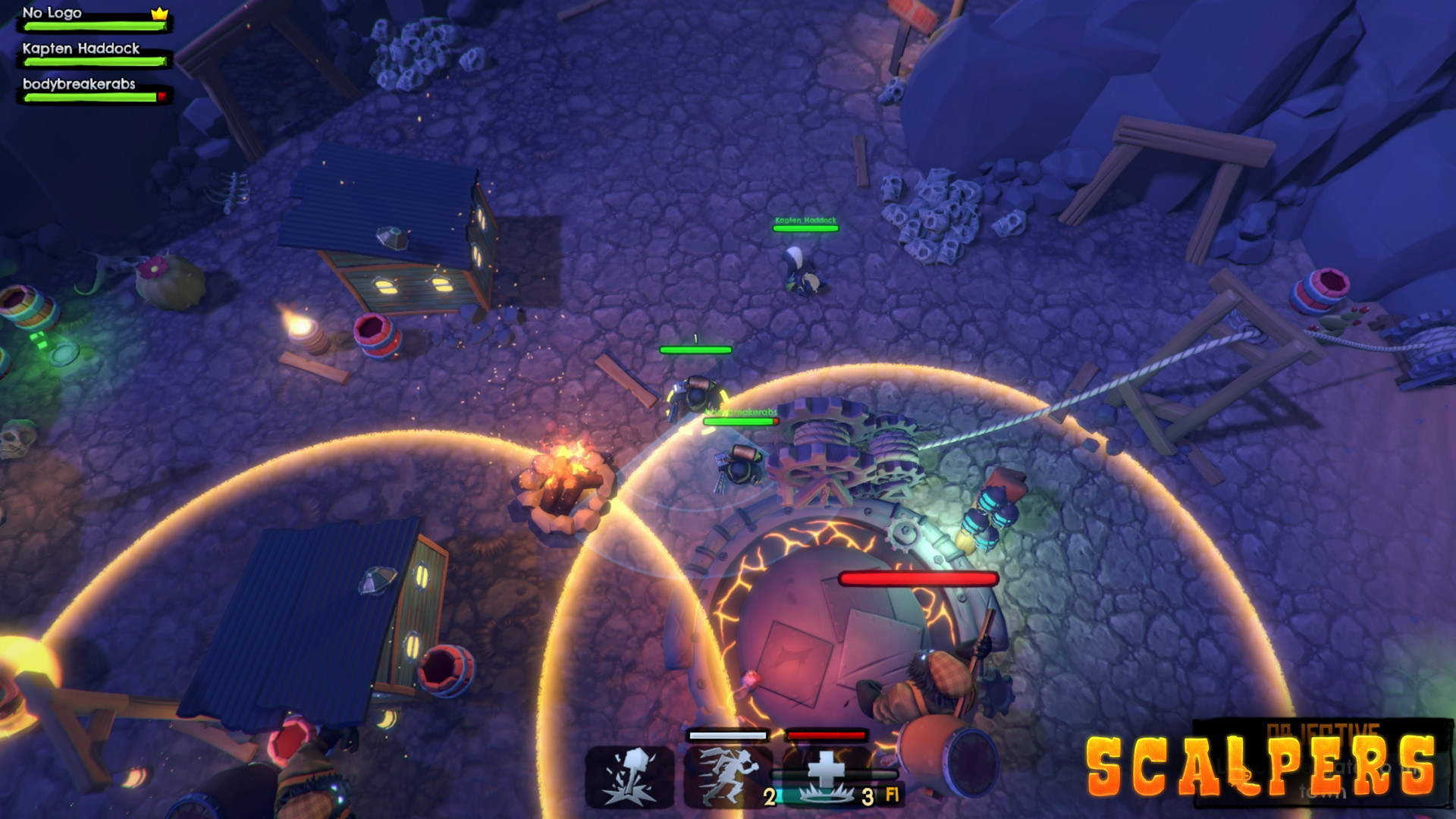Select bodybreakerabs' red-tipped health bar
This screenshot has height=819, width=1456.
tap(95, 97)
